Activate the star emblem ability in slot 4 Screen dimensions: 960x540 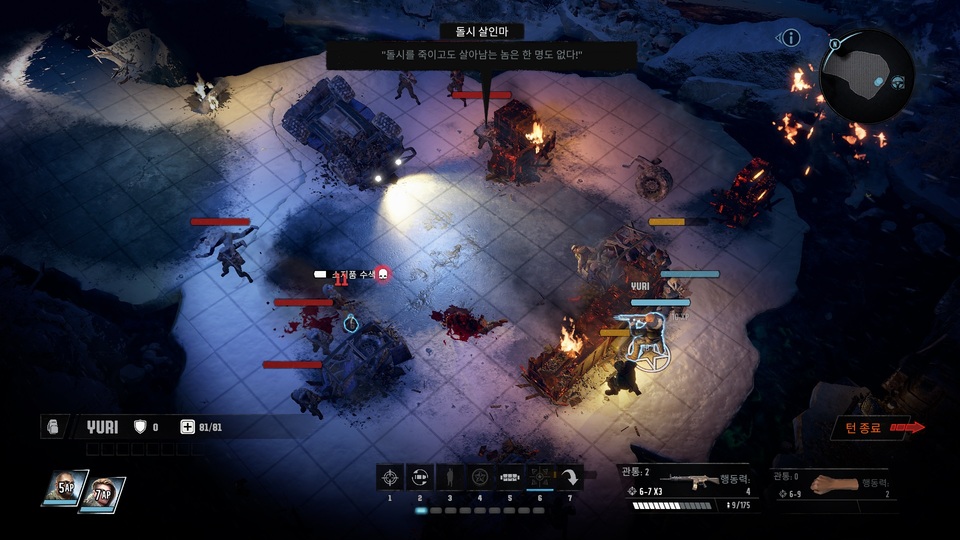[480, 478]
